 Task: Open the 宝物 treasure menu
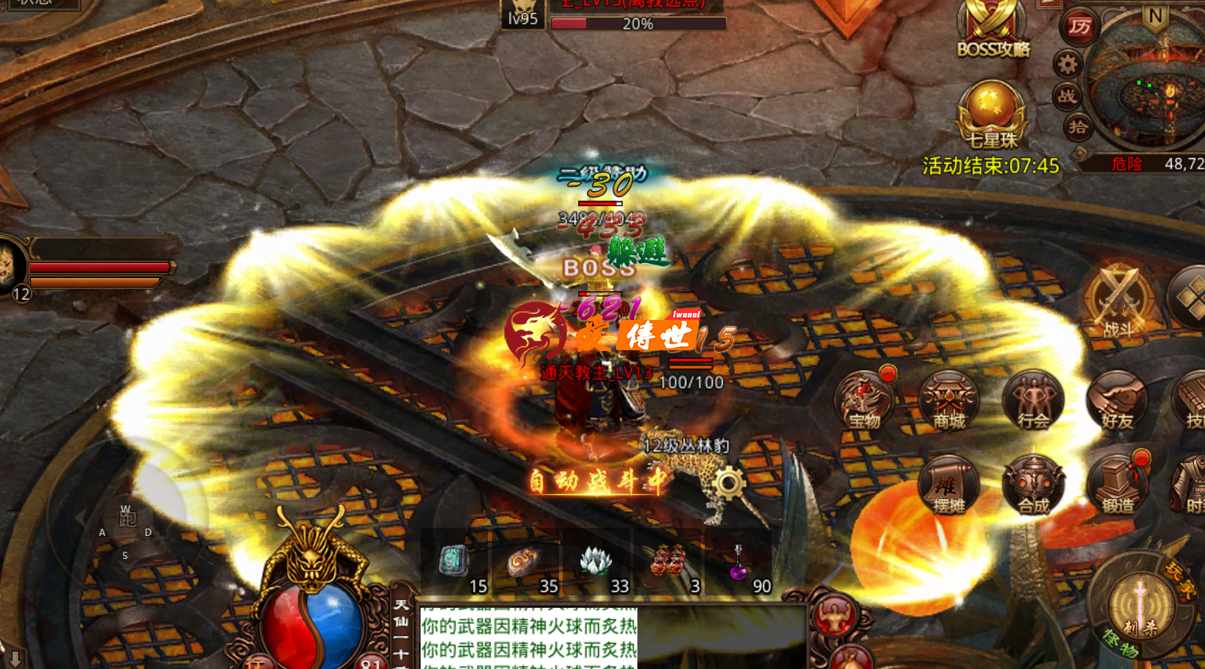pyautogui.click(x=864, y=400)
